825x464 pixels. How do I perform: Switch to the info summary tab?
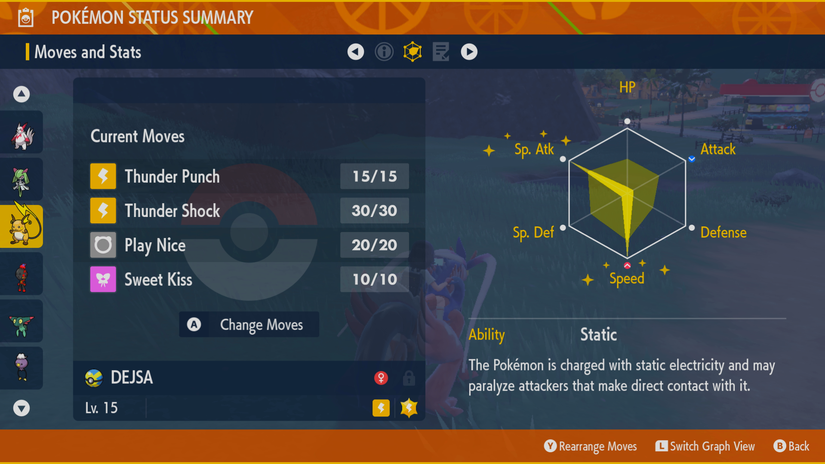384,52
